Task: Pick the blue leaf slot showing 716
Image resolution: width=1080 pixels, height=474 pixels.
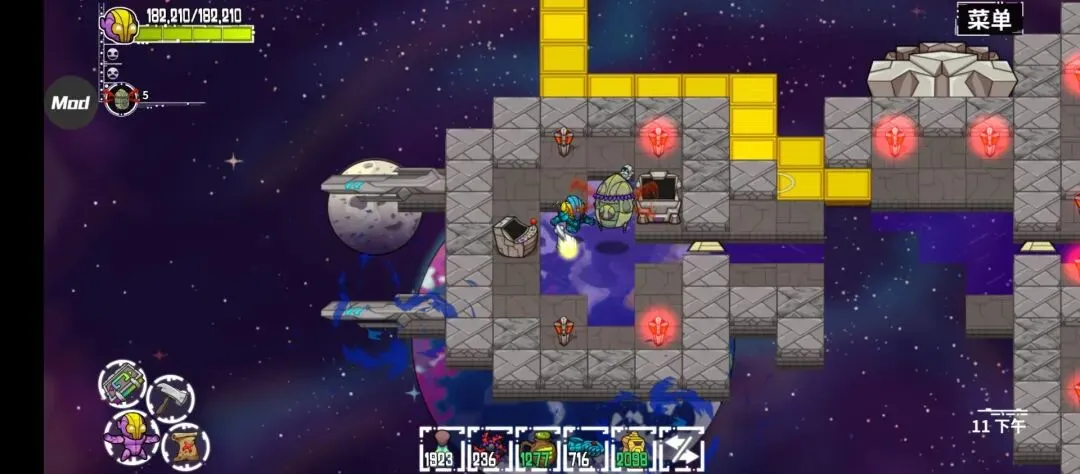Action: pyautogui.click(x=585, y=449)
